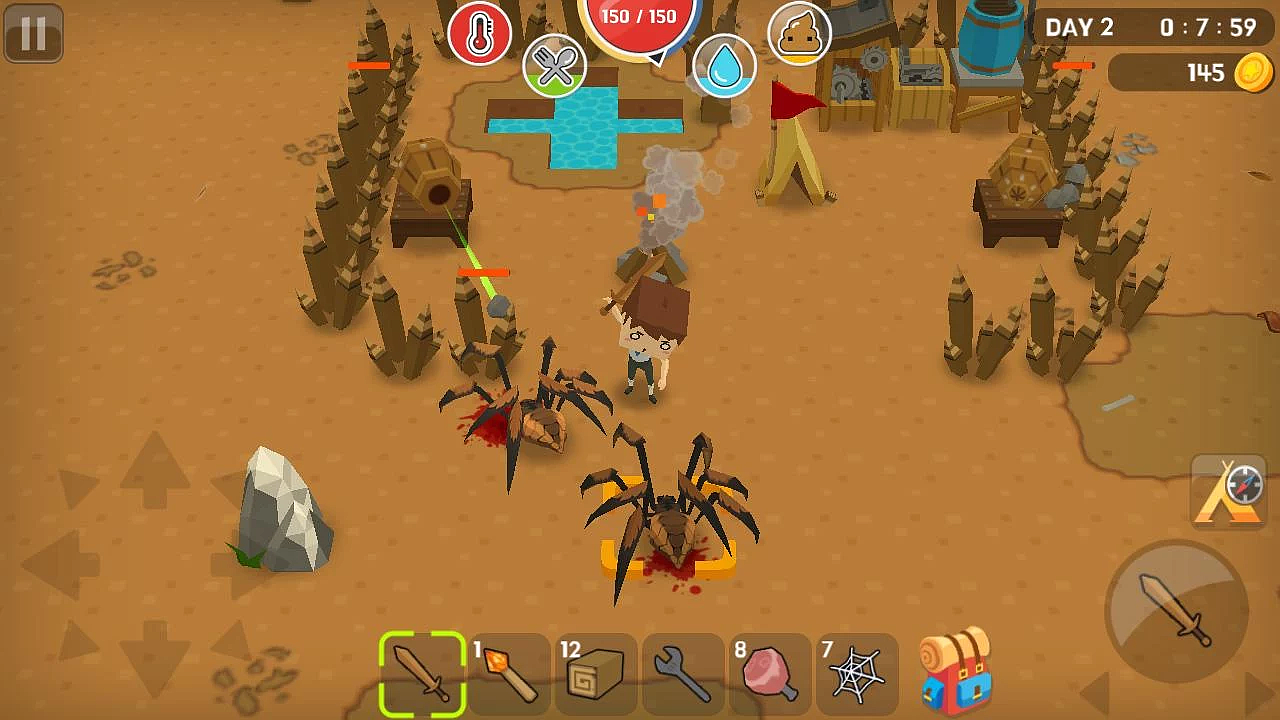Open the backpack inventory
The height and width of the screenshot is (720, 1280).
[x=955, y=672]
